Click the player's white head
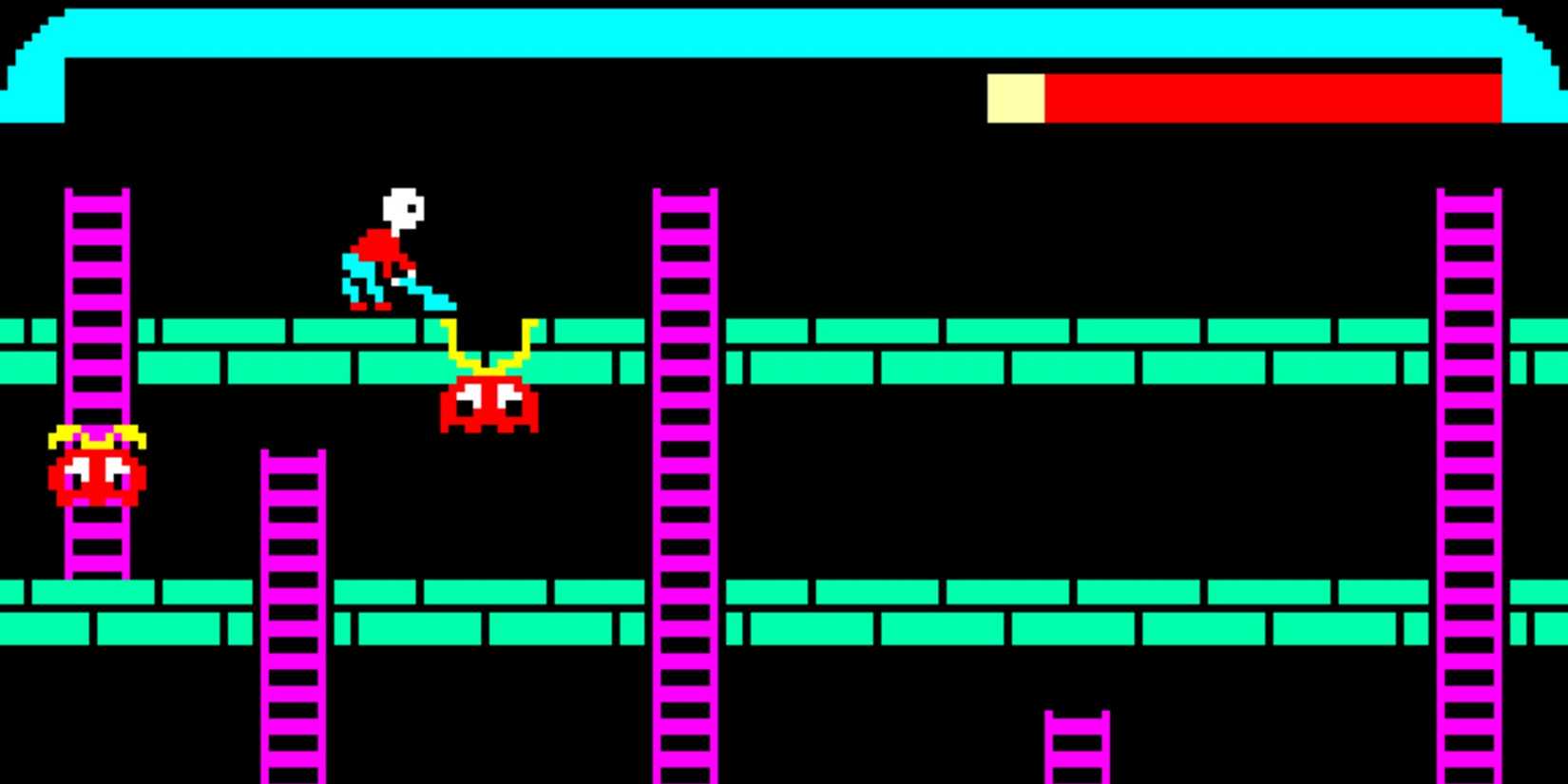The width and height of the screenshot is (1568, 784). 401,204
